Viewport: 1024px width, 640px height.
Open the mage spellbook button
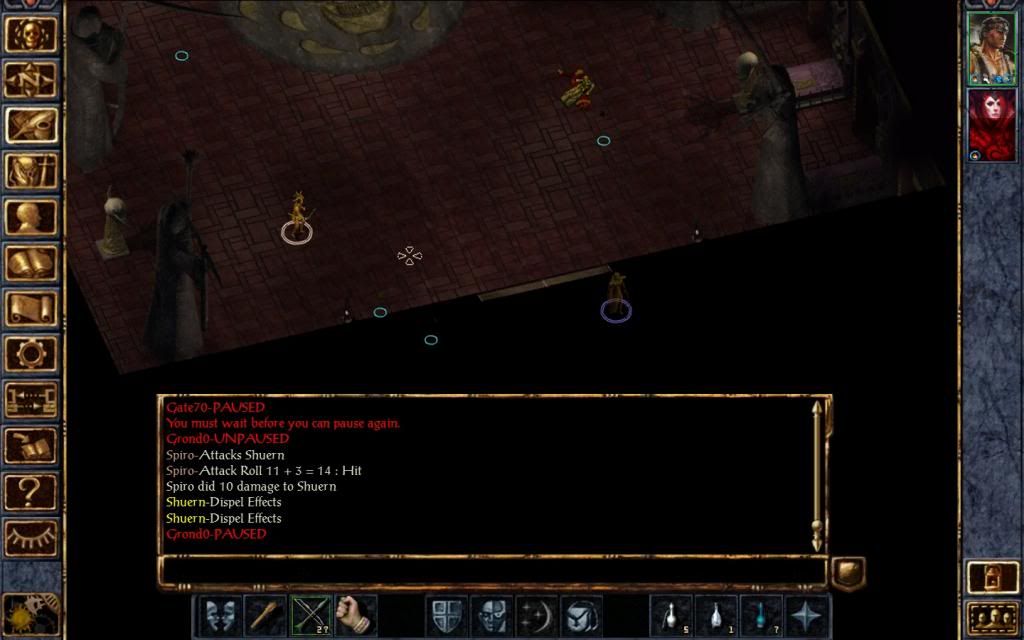click(31, 263)
